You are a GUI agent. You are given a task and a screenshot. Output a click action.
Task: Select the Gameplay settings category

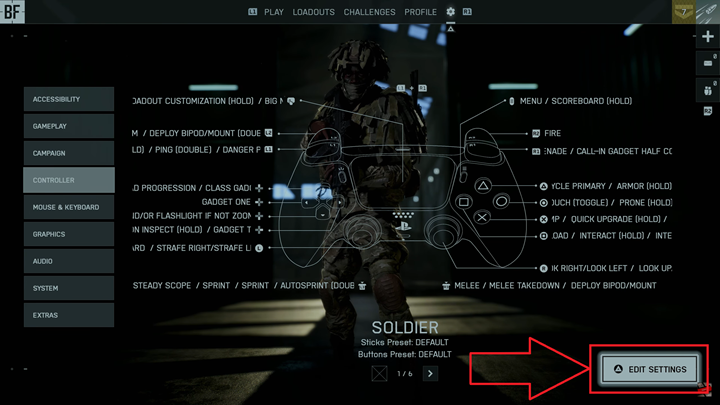[69, 127]
